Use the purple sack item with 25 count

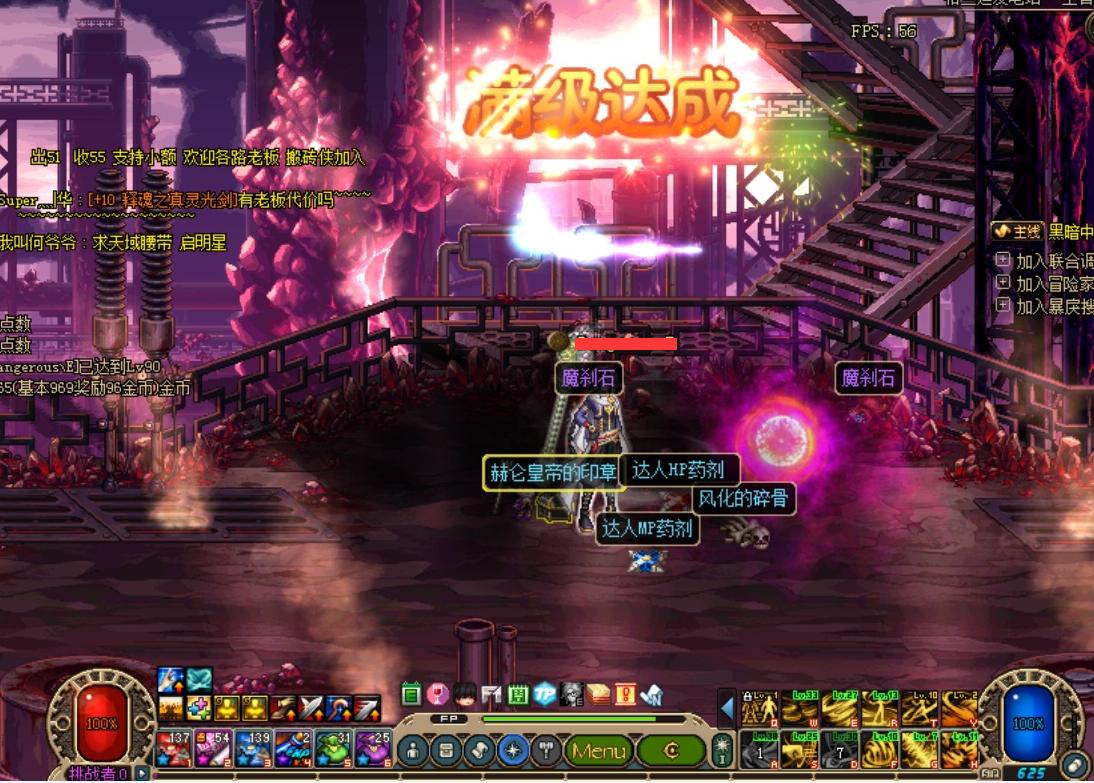(x=371, y=749)
